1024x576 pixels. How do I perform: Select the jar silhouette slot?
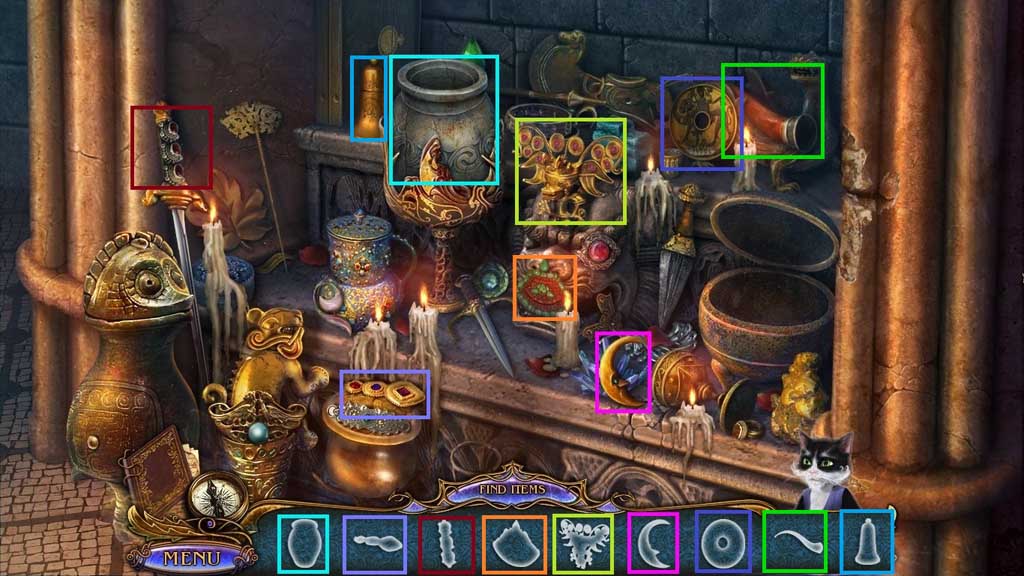(x=301, y=542)
